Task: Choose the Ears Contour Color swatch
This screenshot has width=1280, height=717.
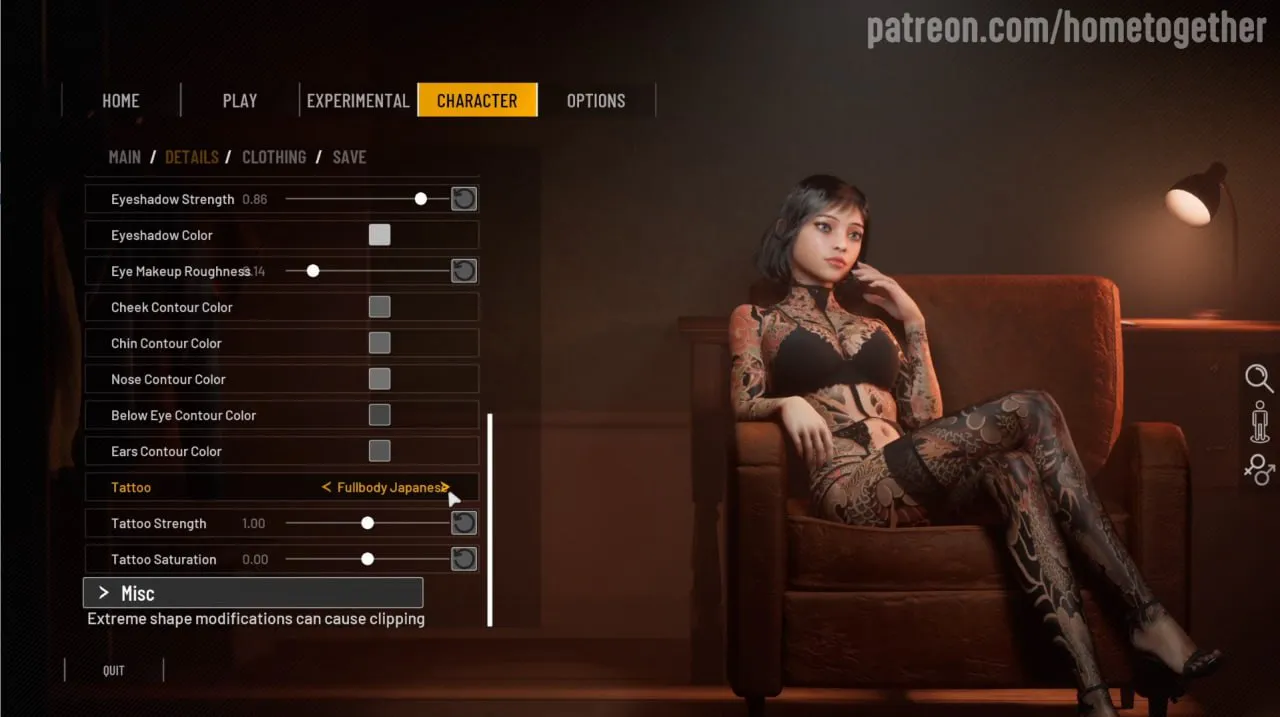Action: pos(379,451)
